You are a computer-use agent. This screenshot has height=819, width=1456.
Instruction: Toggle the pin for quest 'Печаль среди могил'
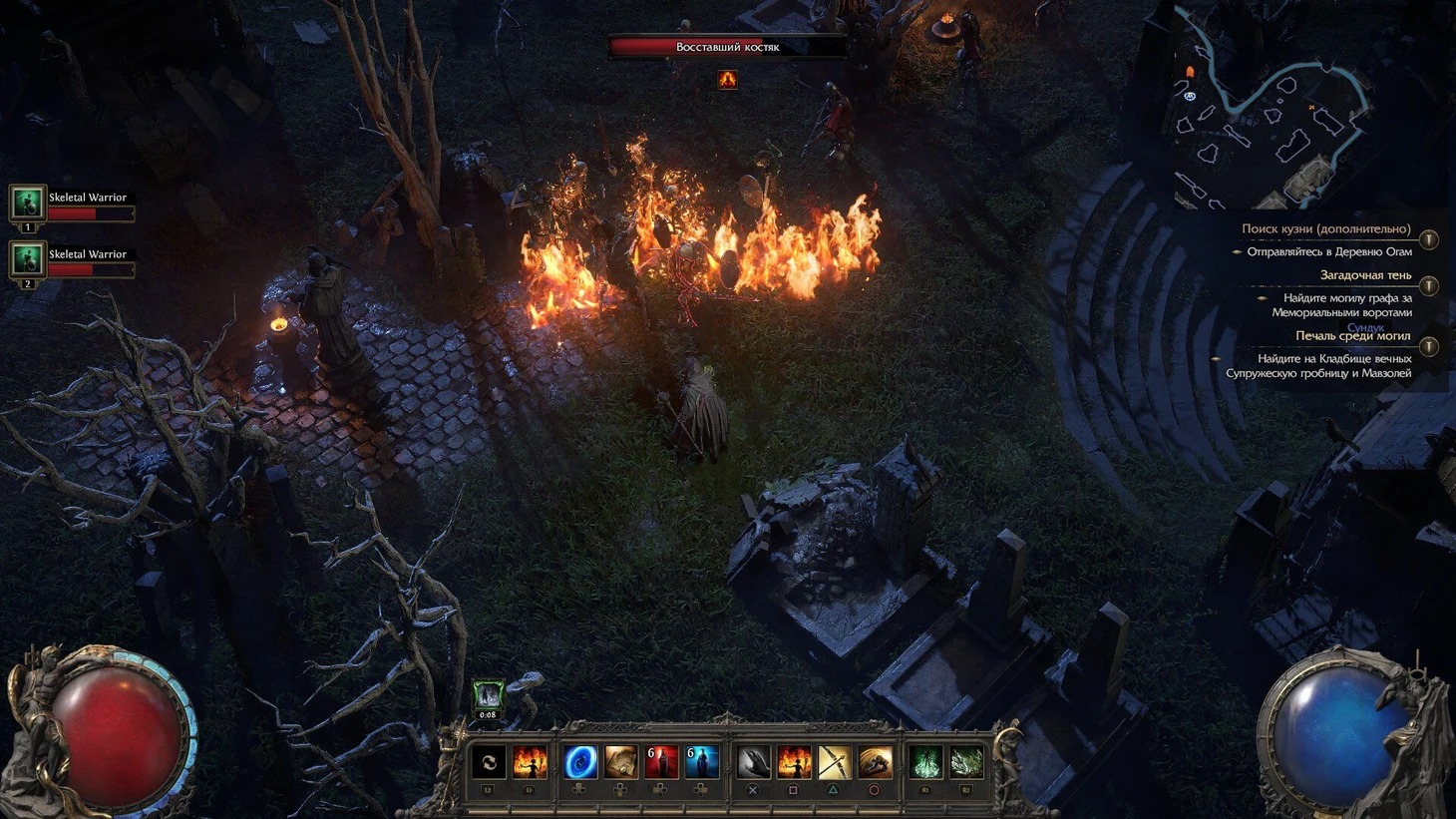[x=1429, y=347]
